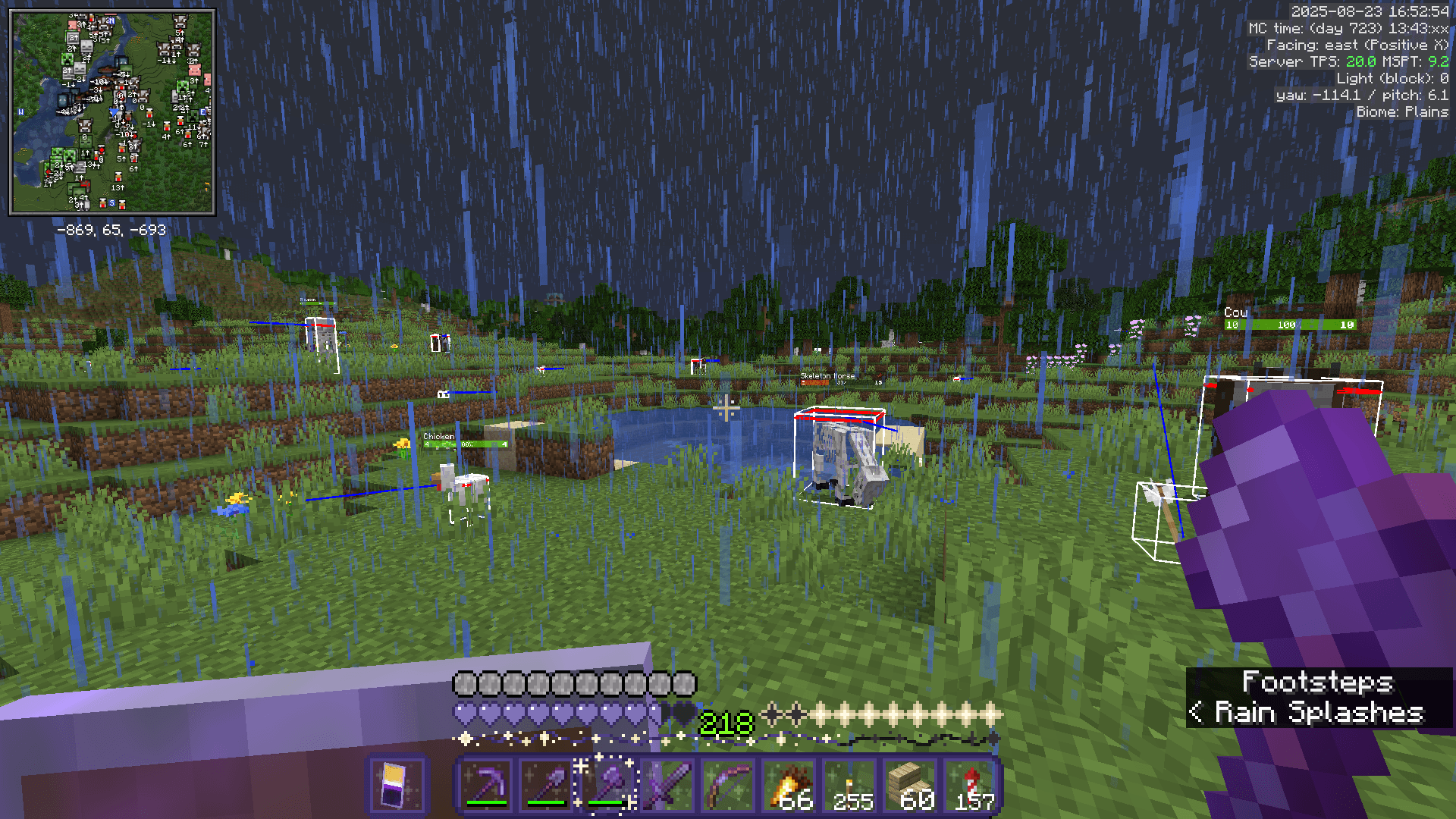Click the Skeleton Horse nameplate

click(x=827, y=375)
